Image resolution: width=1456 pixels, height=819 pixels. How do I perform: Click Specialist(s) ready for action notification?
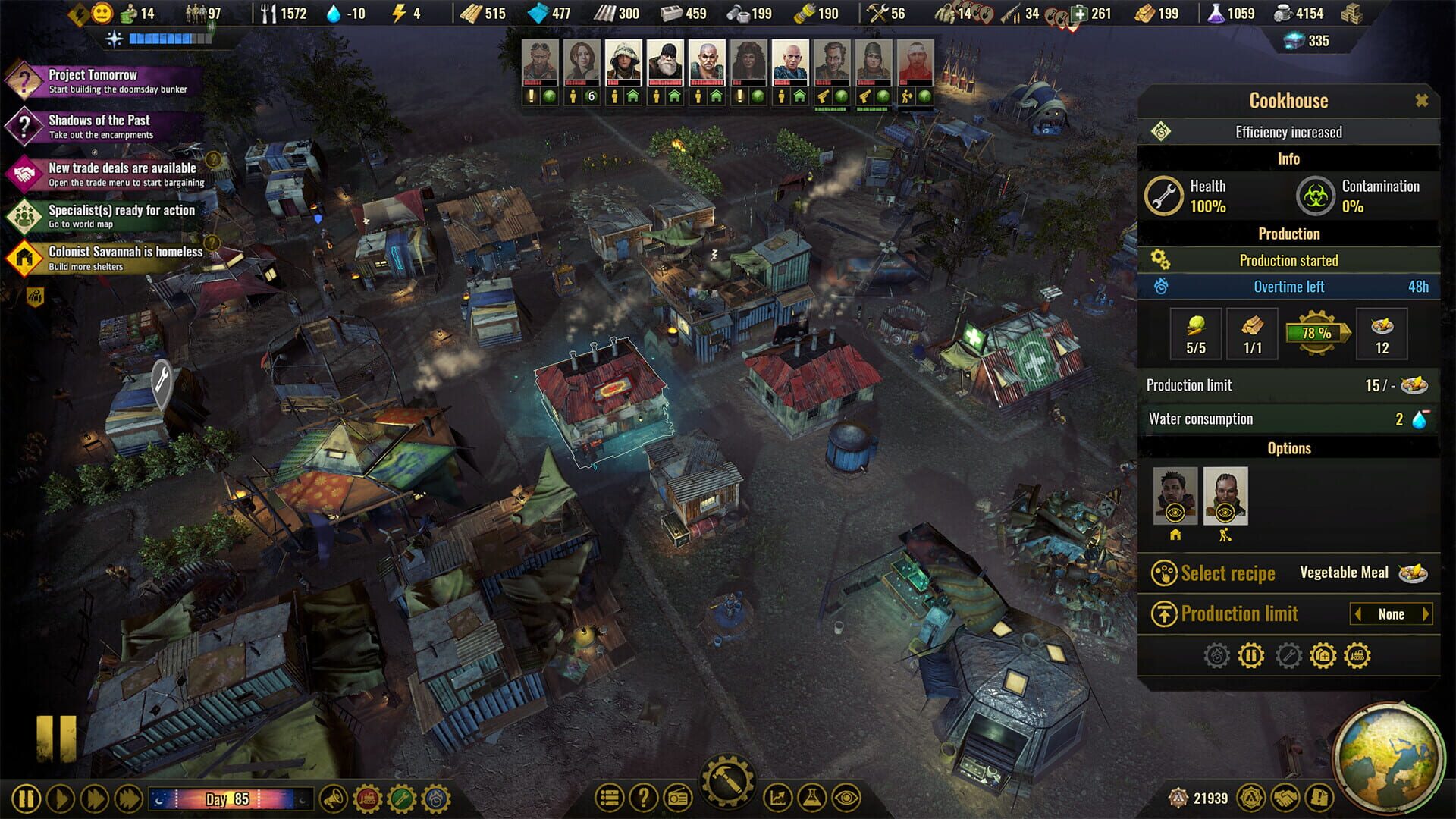click(114, 217)
